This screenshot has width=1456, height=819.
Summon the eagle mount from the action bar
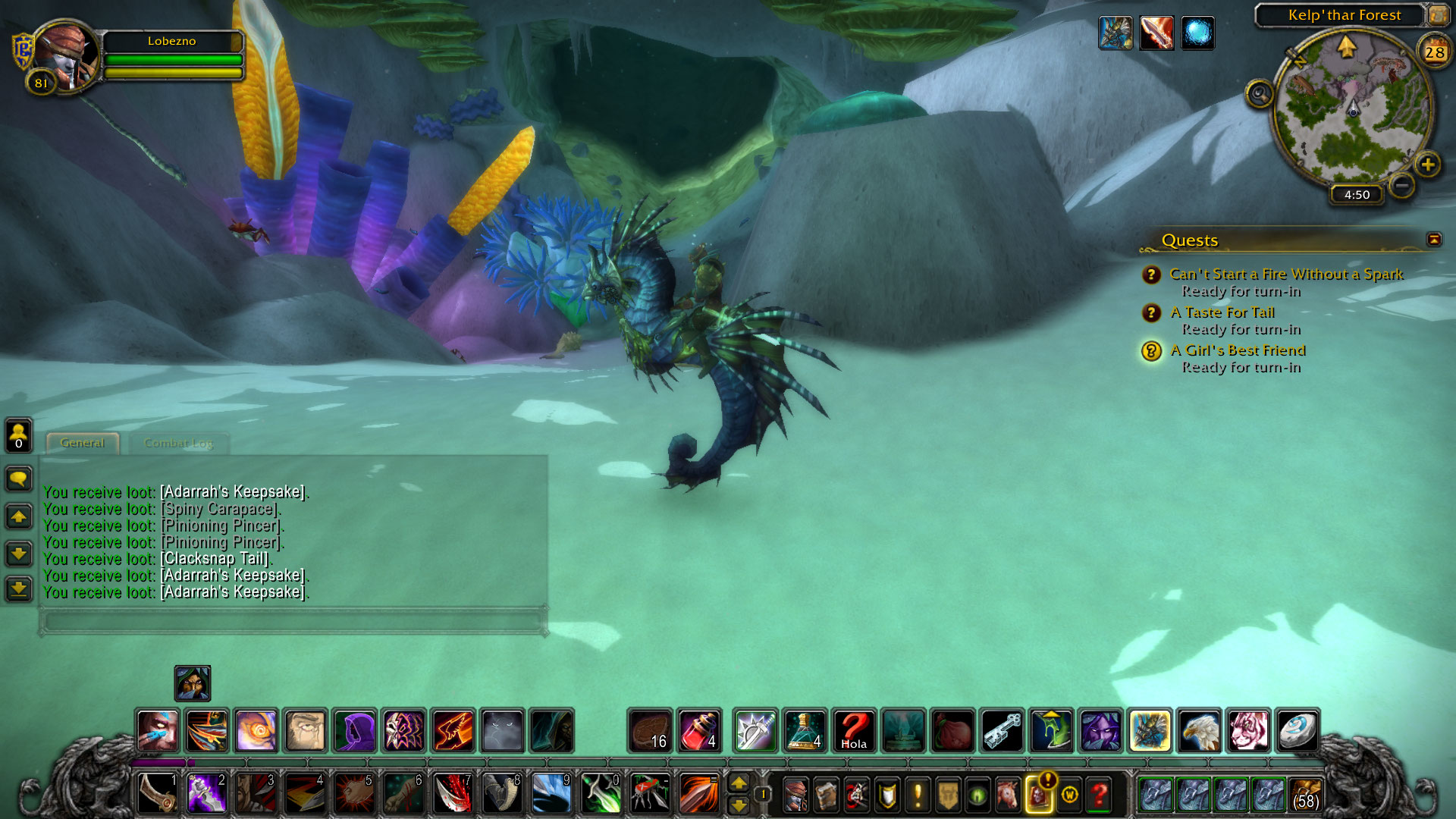(x=1199, y=730)
